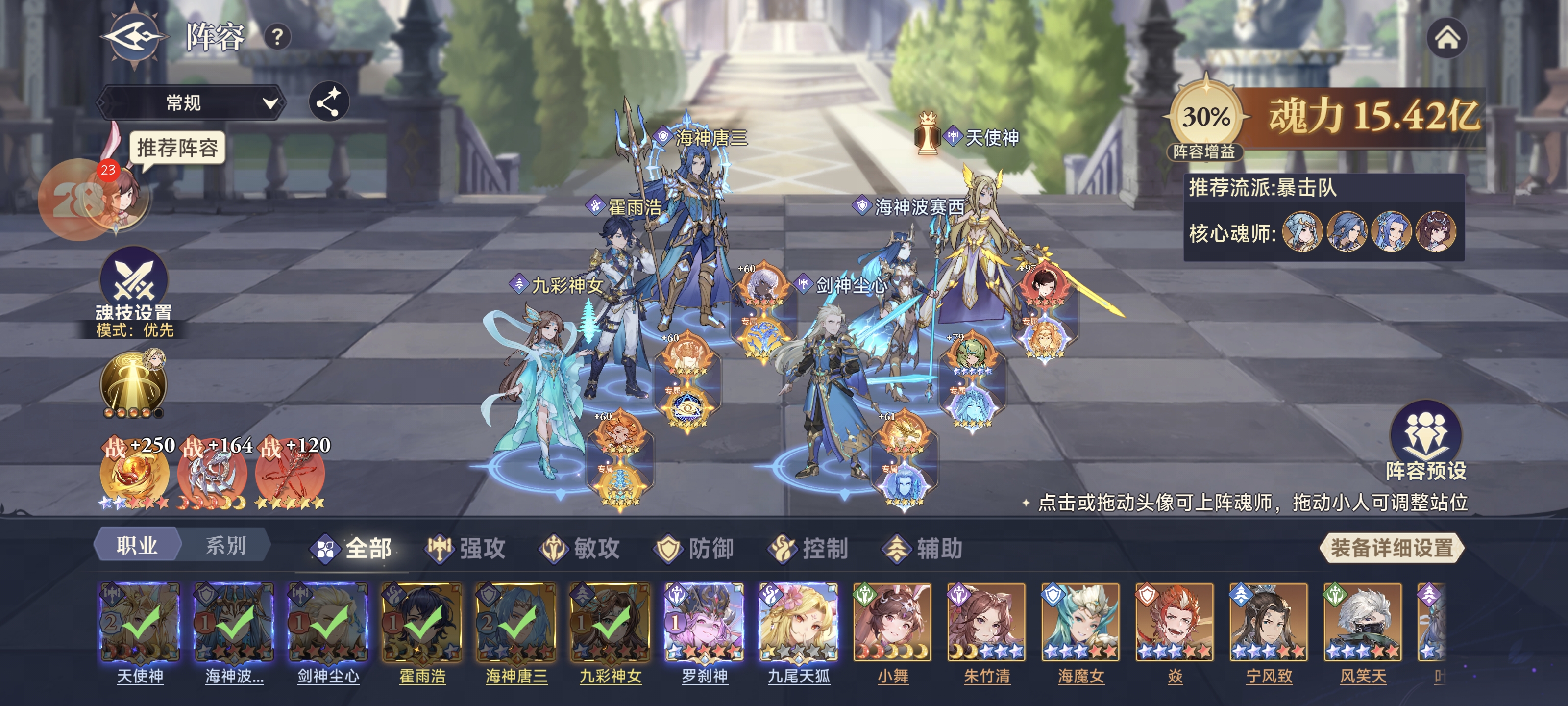Remove 天使神 from the lineup roster
Image resolution: width=1568 pixels, height=706 pixels.
(139, 622)
